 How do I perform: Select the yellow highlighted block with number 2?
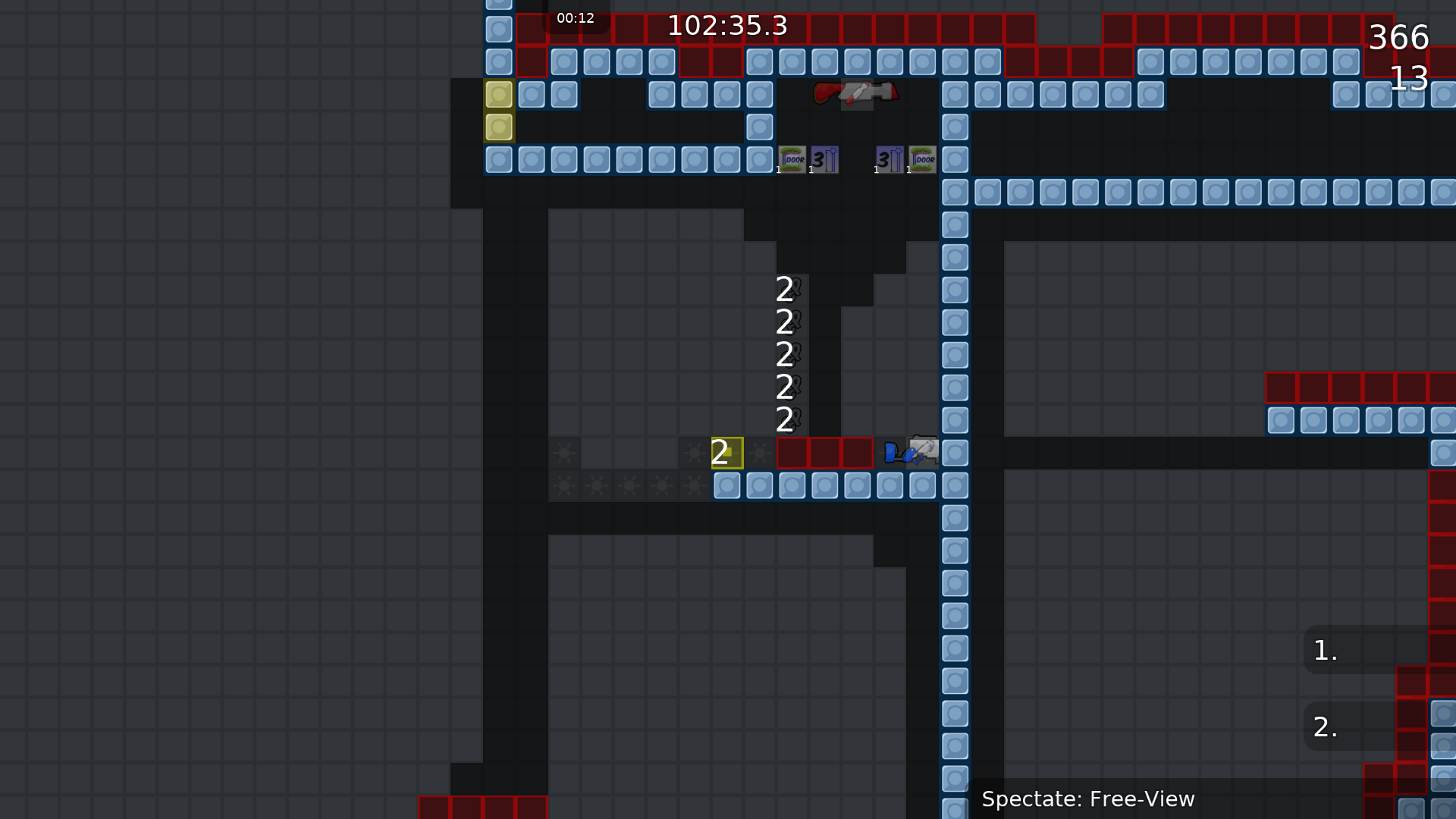pyautogui.click(x=726, y=453)
